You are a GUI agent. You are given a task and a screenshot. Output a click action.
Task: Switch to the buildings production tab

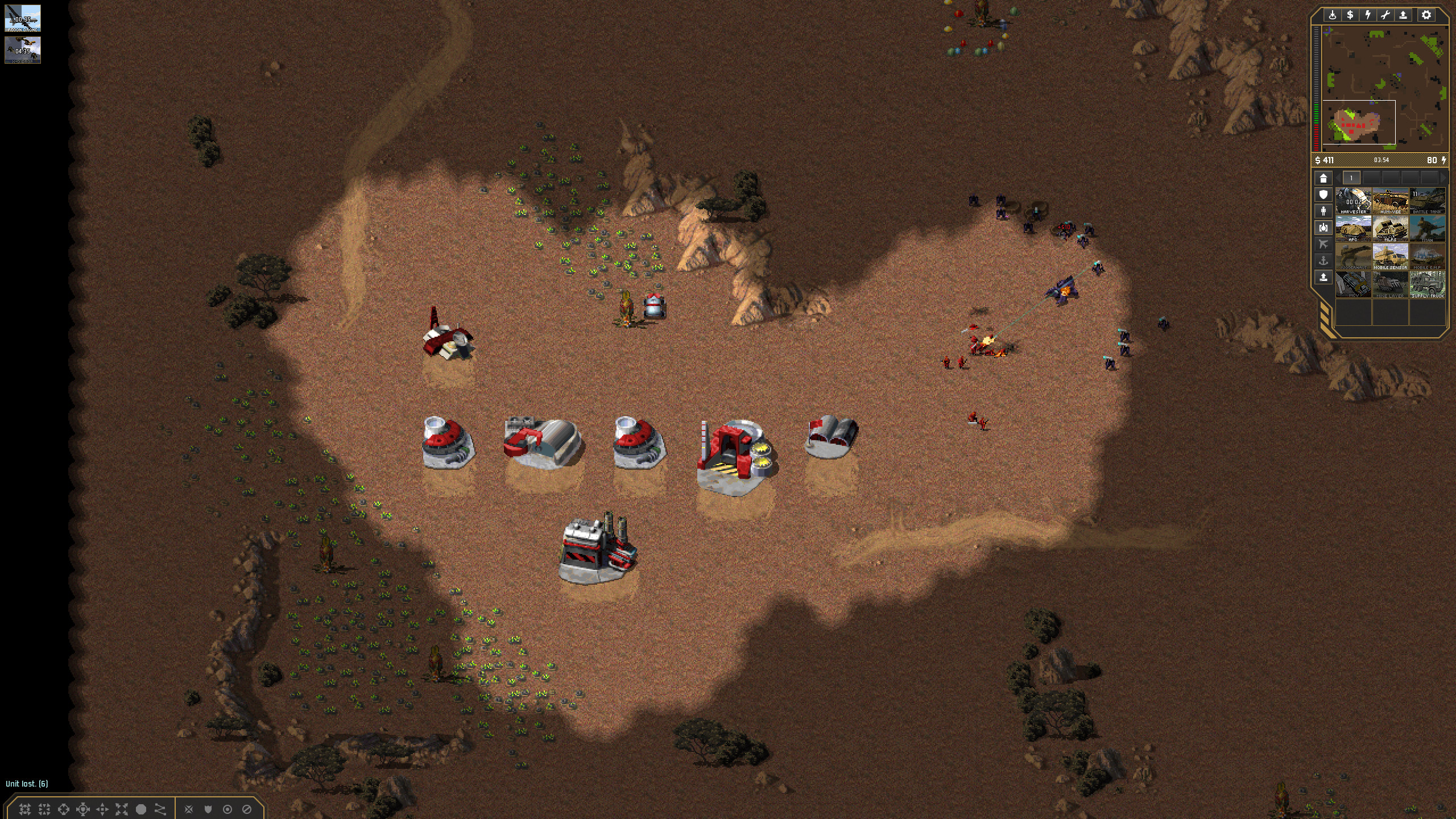1323,179
